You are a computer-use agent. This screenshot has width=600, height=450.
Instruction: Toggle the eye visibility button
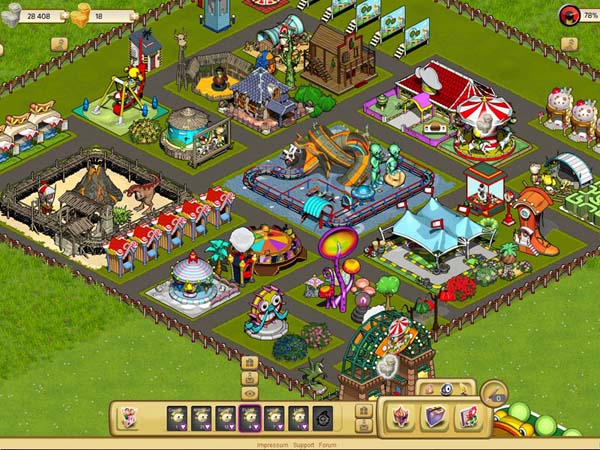[250, 394]
